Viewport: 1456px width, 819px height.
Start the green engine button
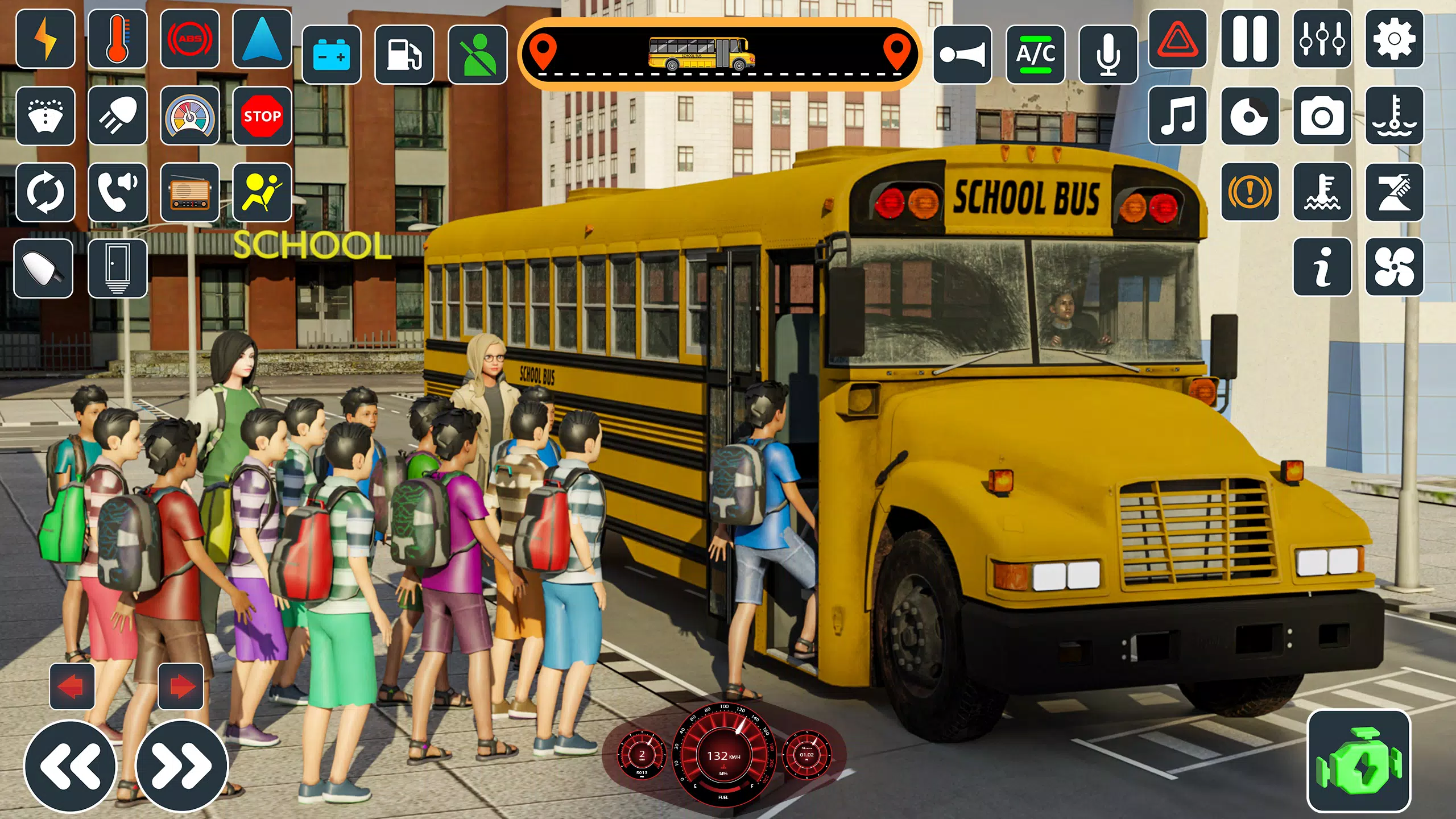1359,761
